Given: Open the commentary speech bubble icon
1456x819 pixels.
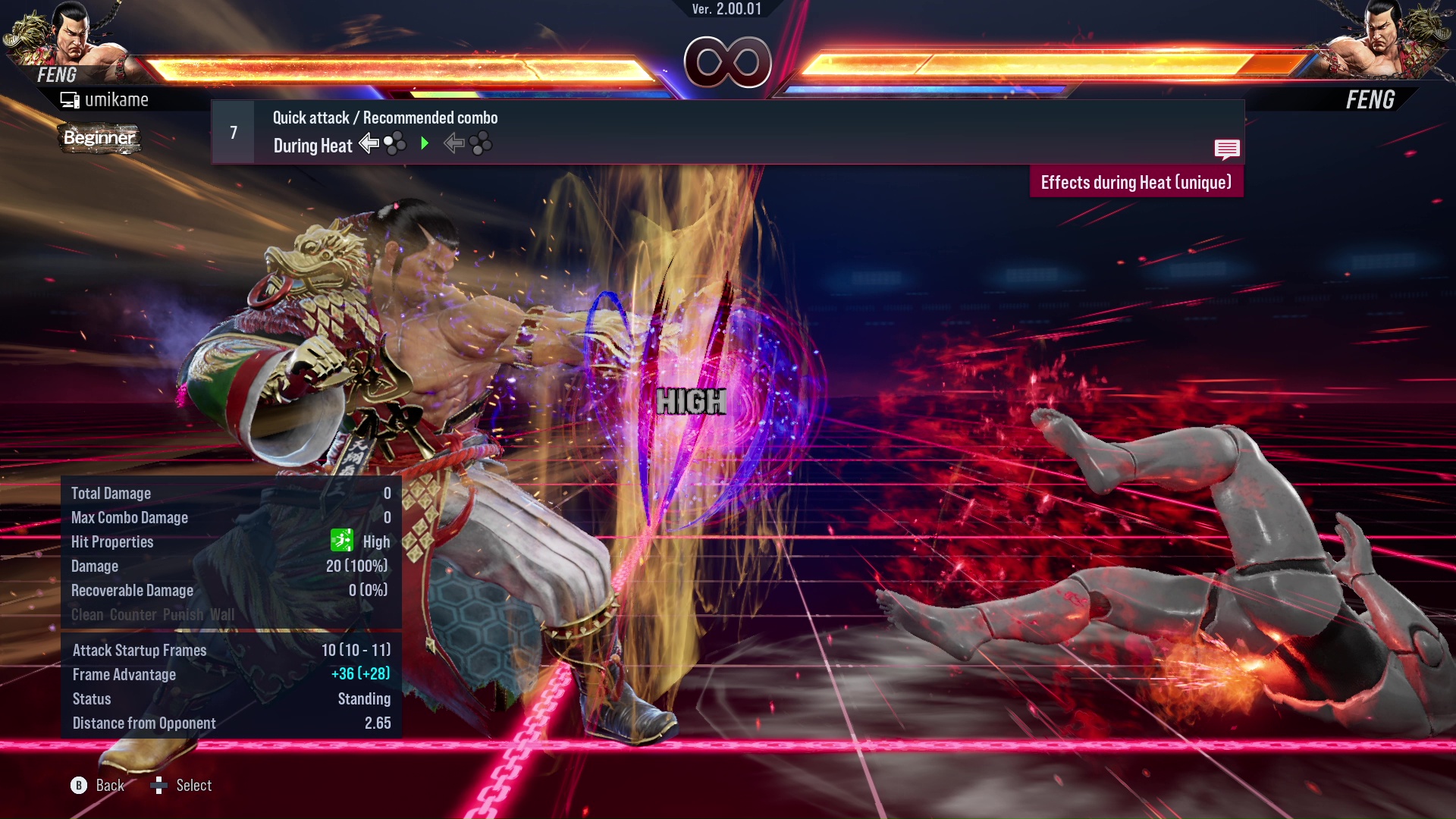Looking at the screenshot, I should (x=1227, y=149).
